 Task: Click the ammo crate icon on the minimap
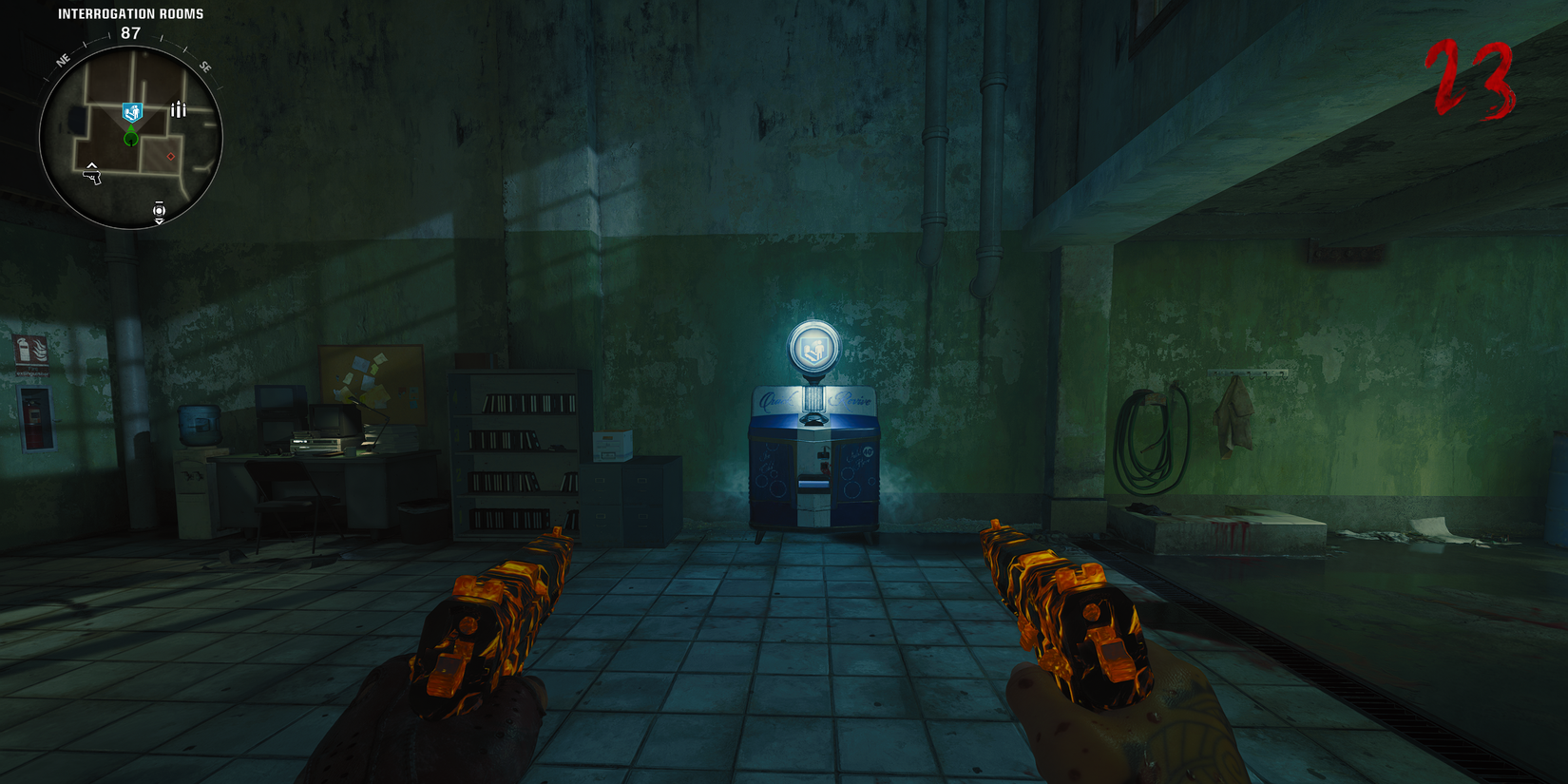click(x=178, y=109)
